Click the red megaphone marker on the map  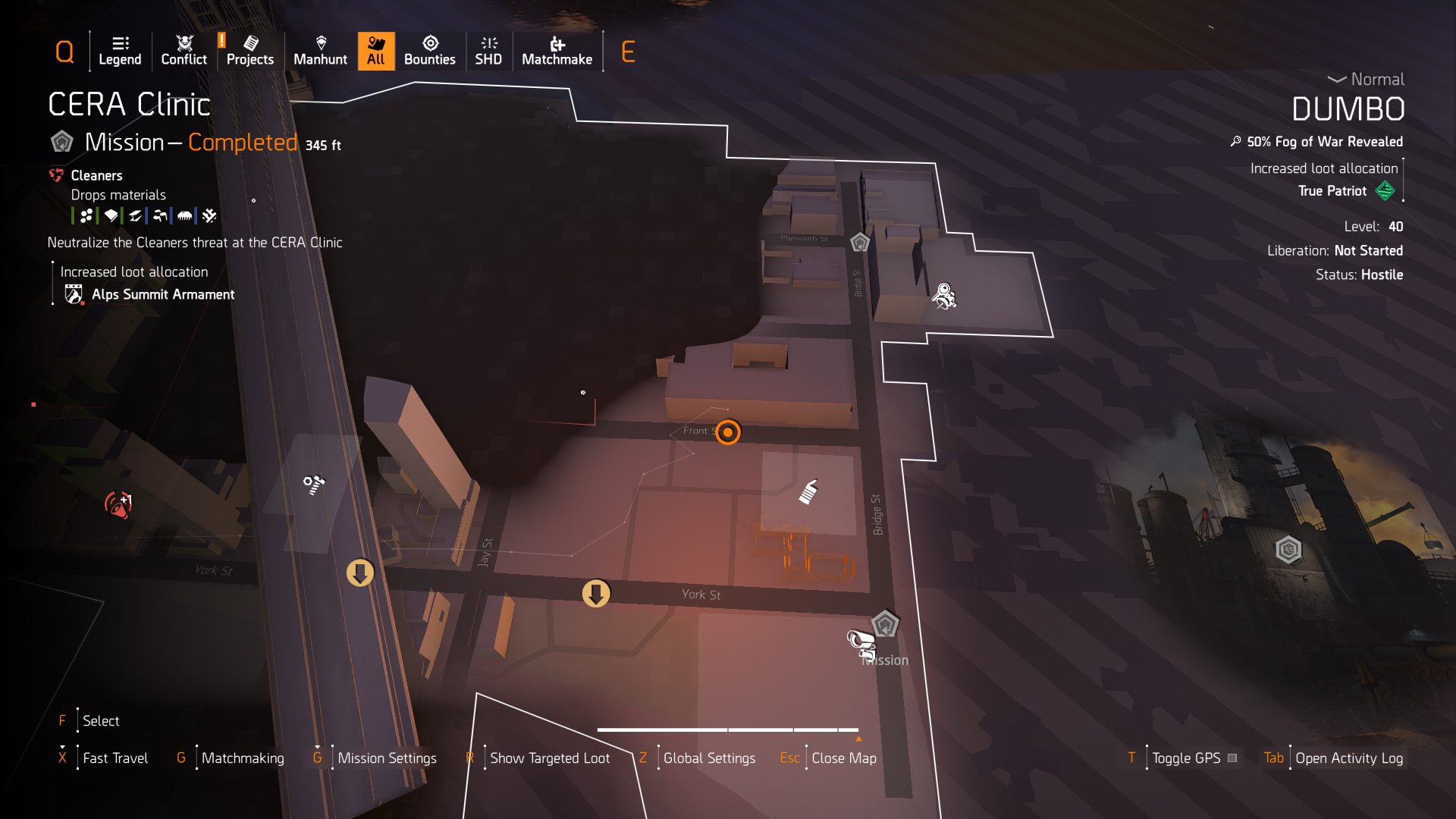click(x=118, y=504)
